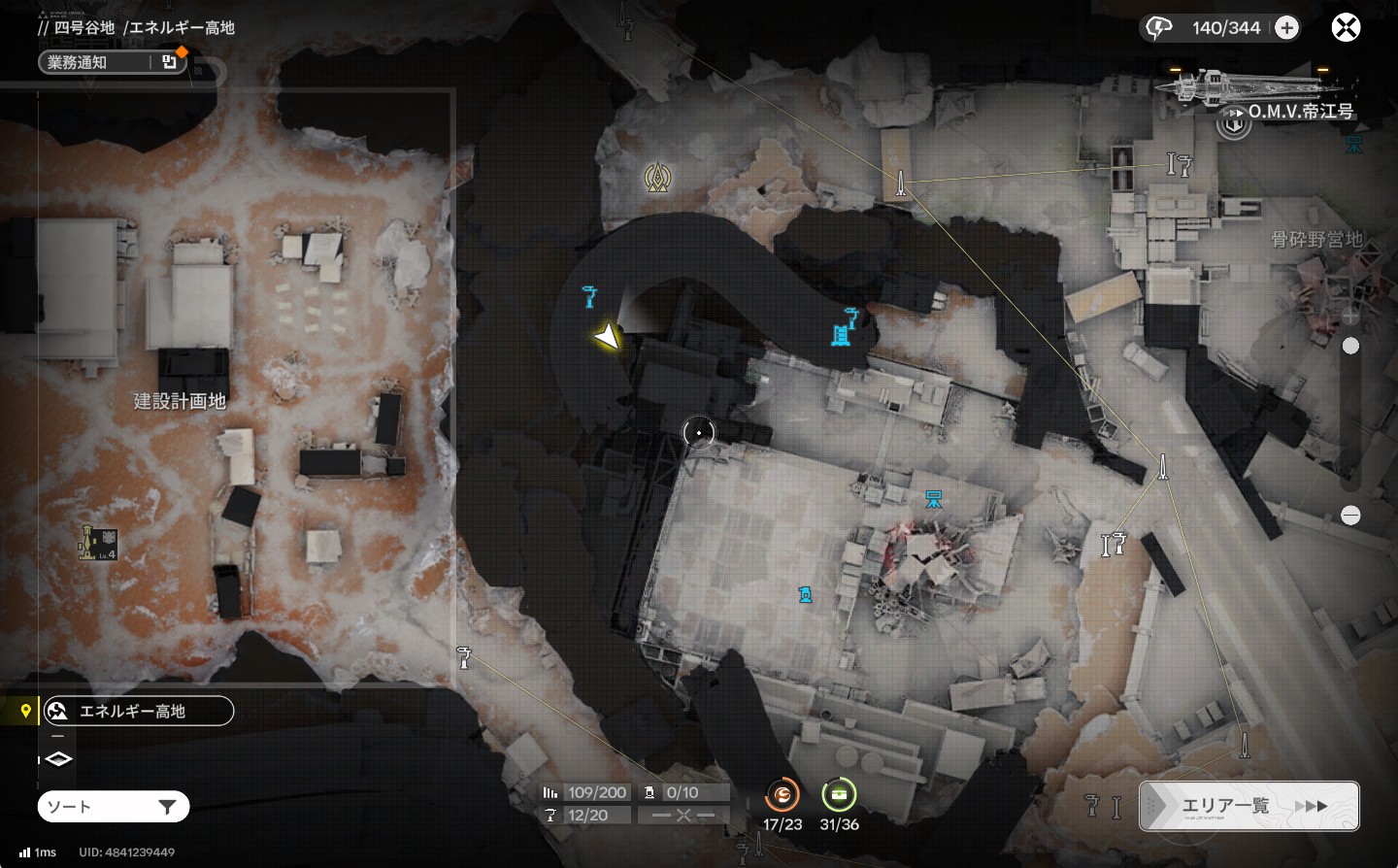Screen dimensions: 1398x868
Task: Zoom in the map with plus
Action: [1350, 316]
